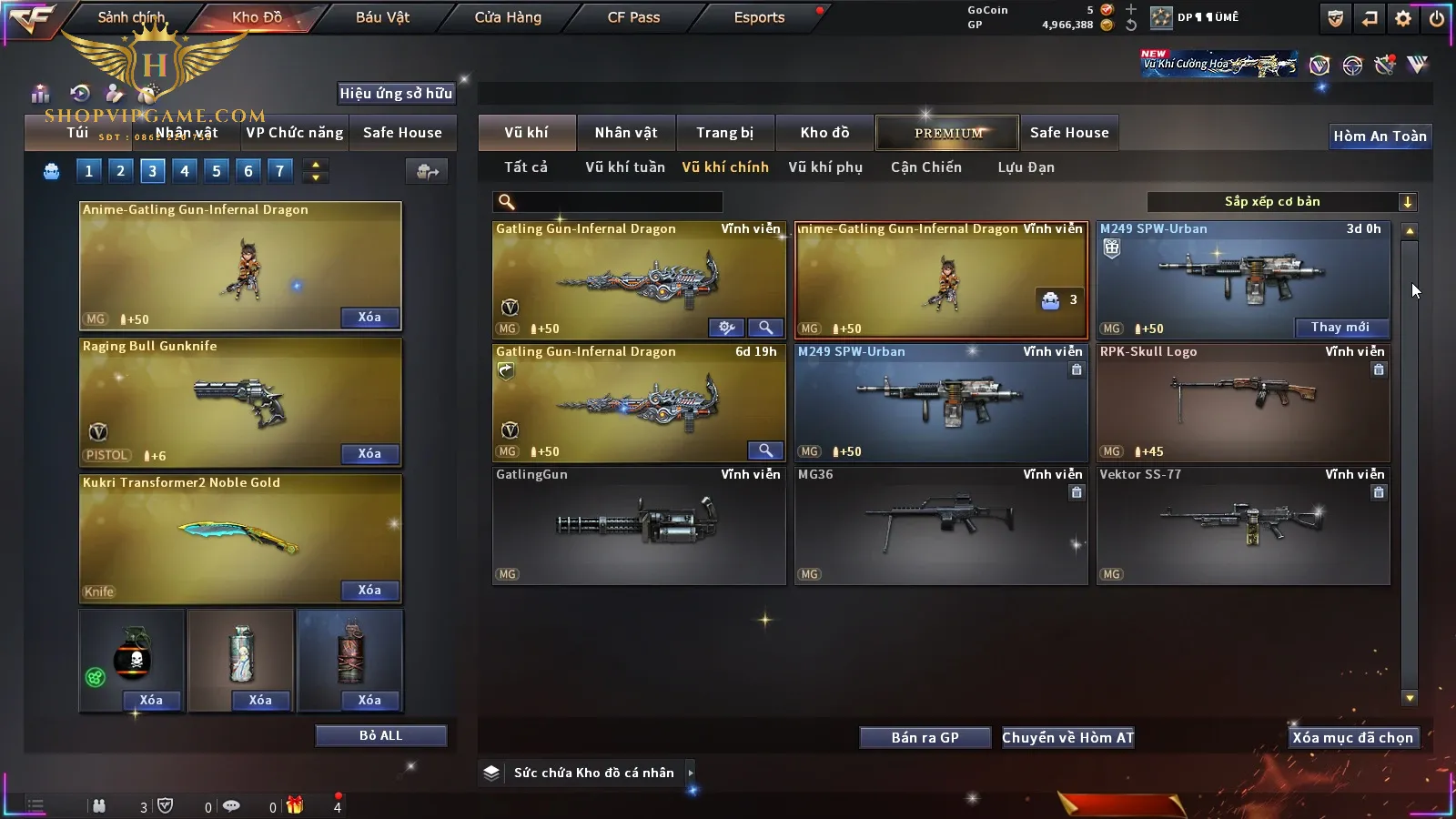Image resolution: width=1456 pixels, height=819 pixels.
Task: Open the PREMIUM tab
Action: click(x=948, y=133)
